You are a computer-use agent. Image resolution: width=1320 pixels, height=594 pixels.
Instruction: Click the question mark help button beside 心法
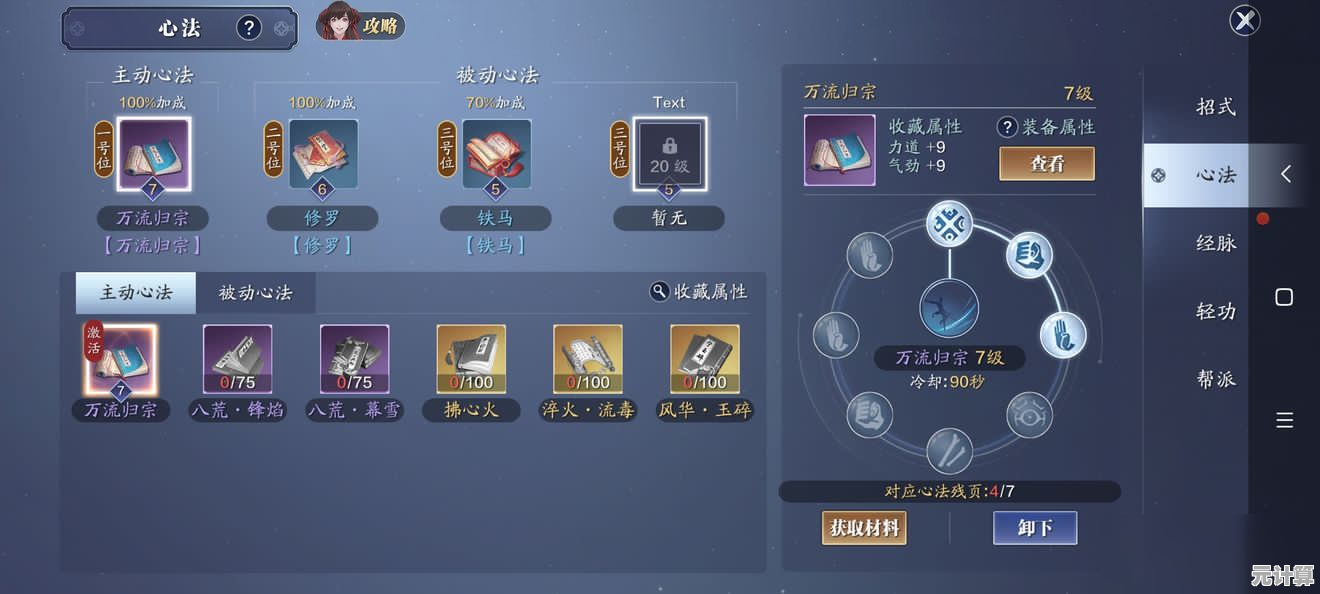coord(249,28)
